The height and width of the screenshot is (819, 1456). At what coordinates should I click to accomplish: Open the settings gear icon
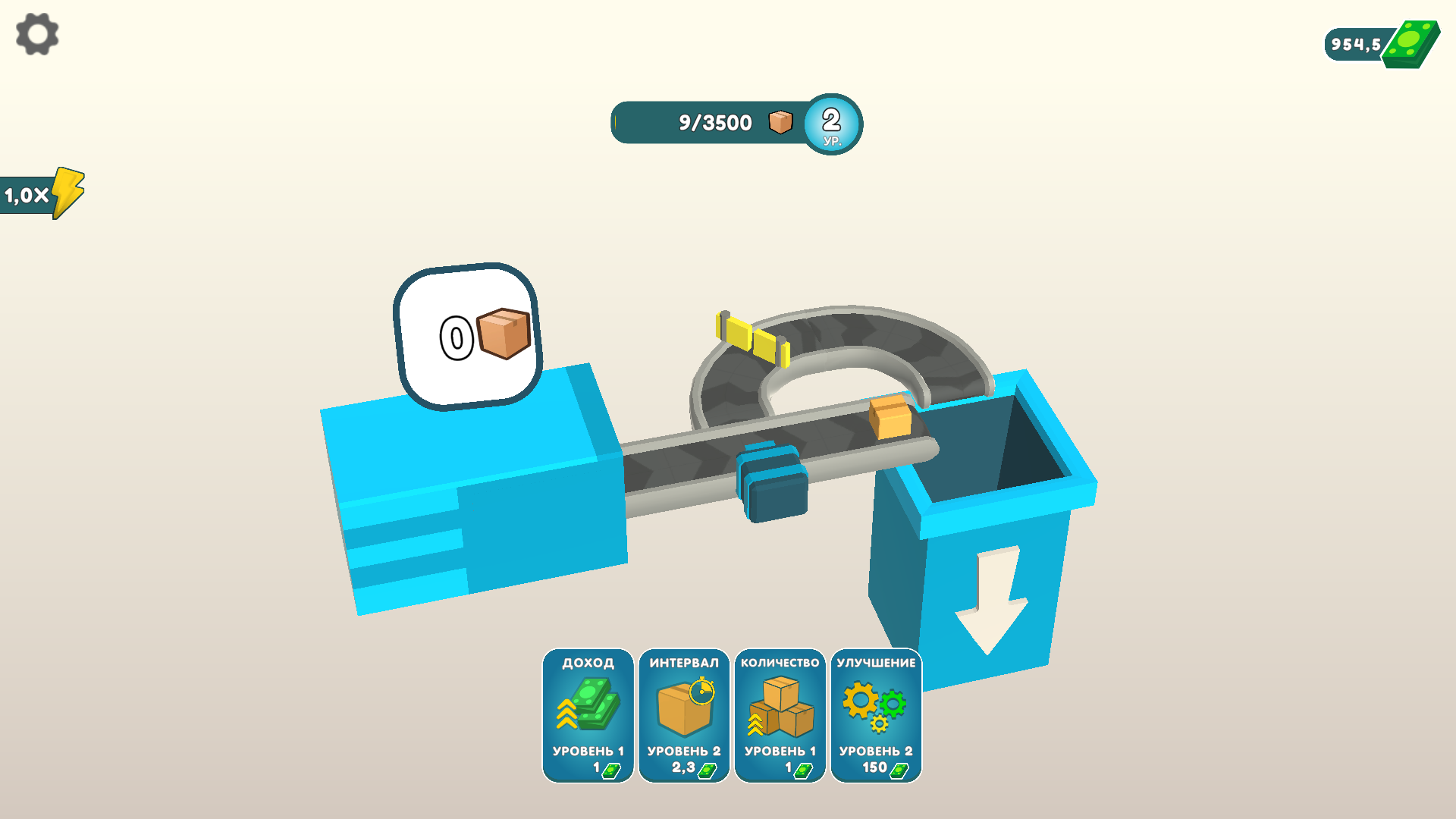point(36,34)
